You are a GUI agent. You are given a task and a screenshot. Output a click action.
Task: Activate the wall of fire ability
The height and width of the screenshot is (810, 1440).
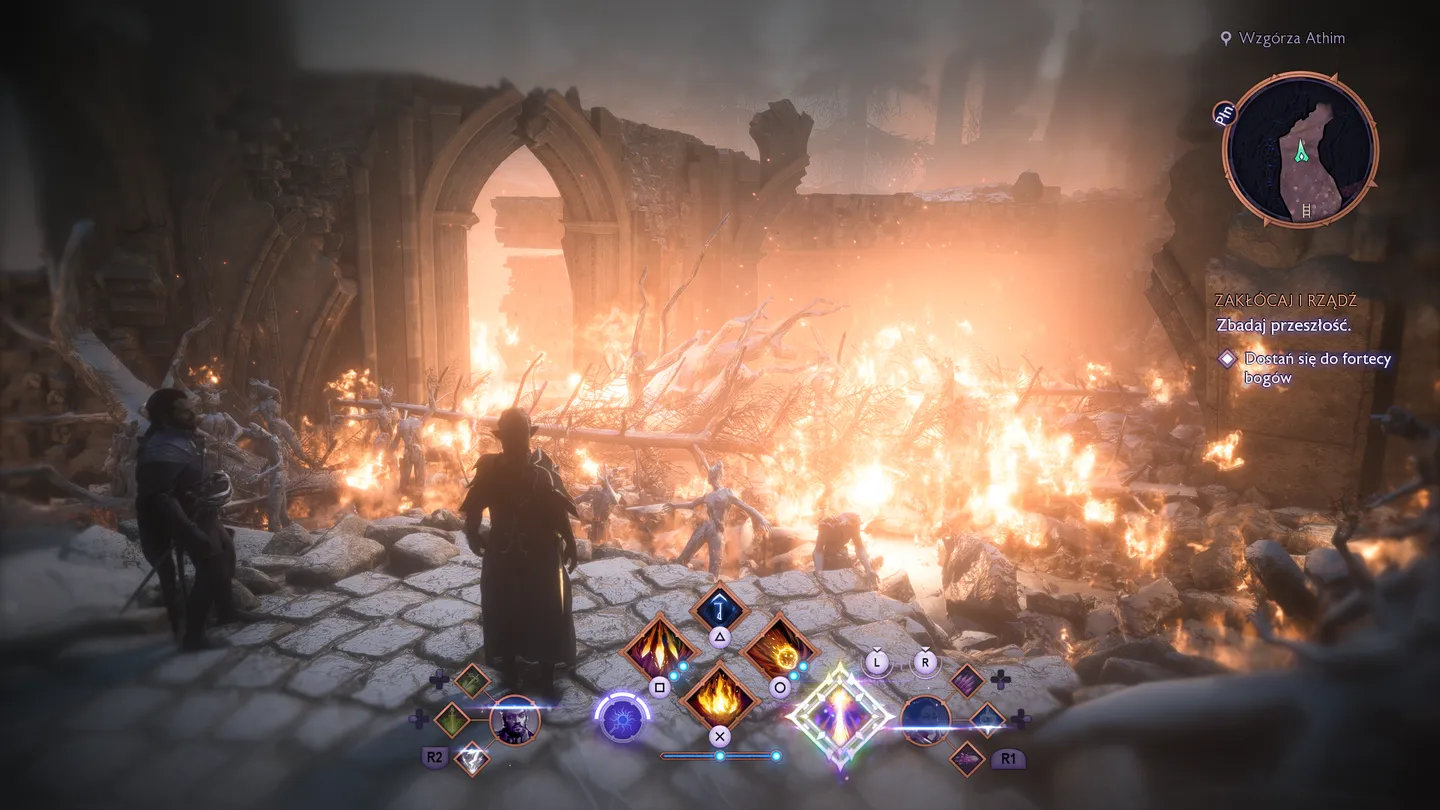point(718,696)
